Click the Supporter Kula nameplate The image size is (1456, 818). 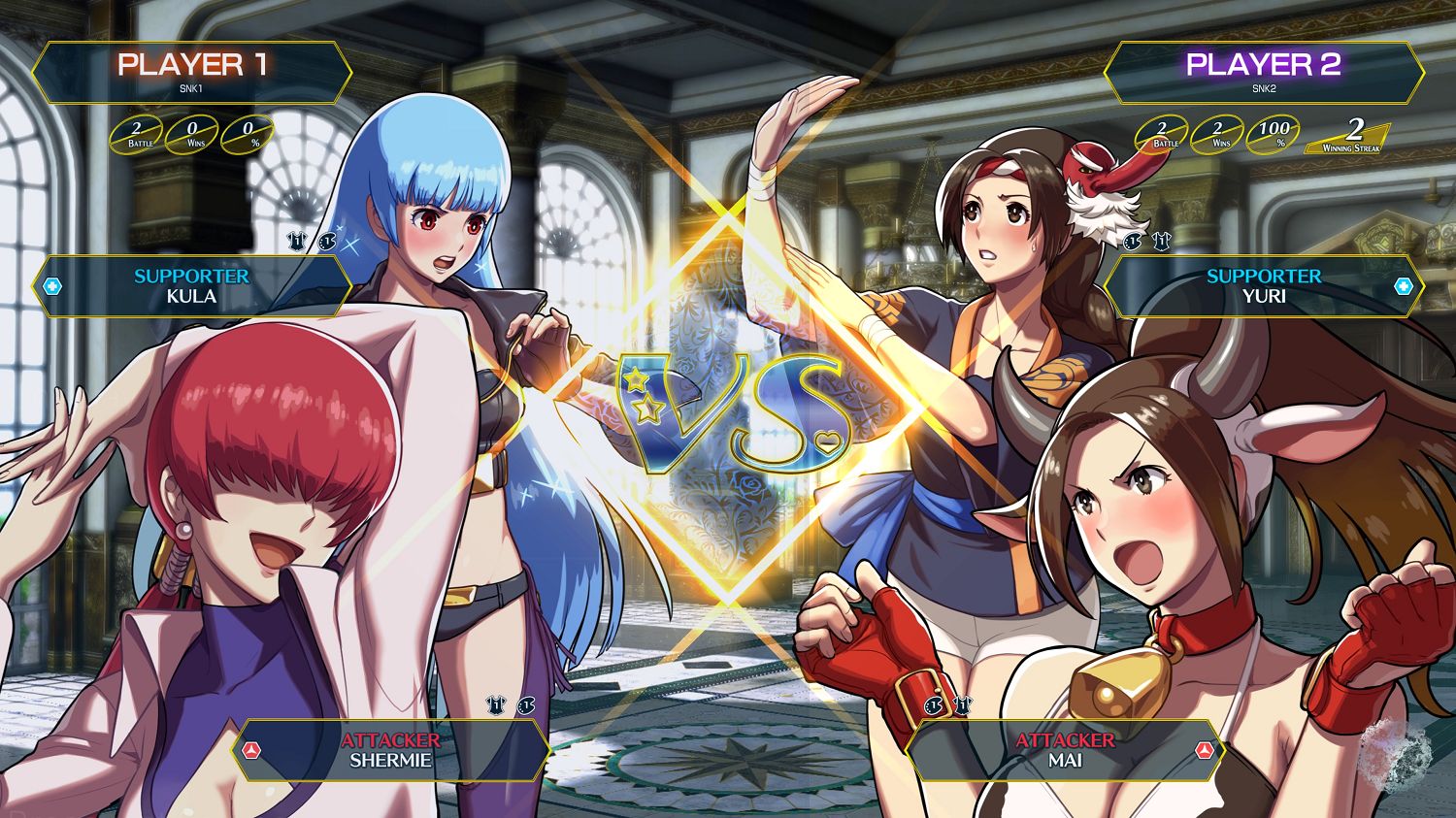[191, 286]
